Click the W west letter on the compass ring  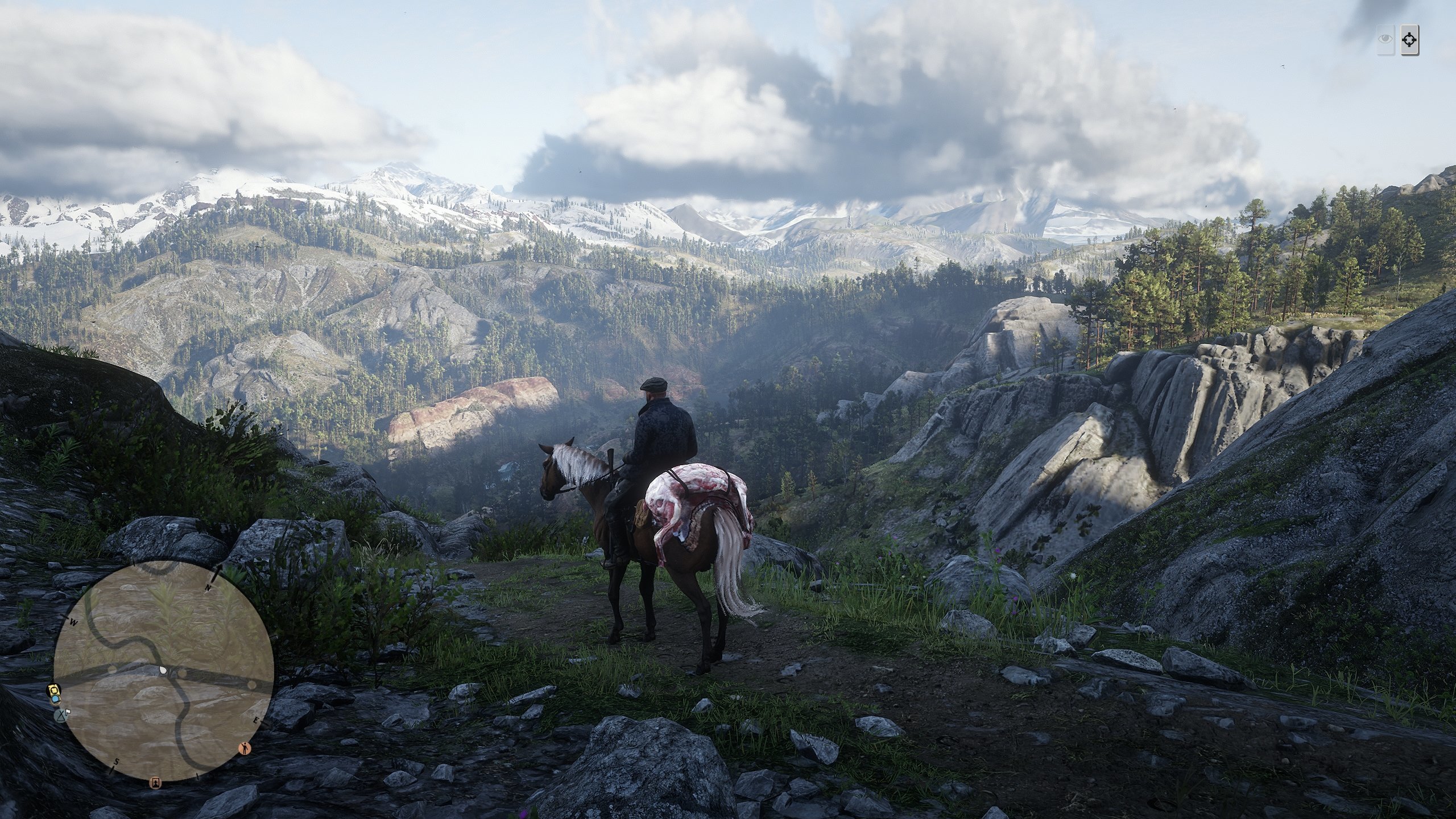(x=73, y=622)
